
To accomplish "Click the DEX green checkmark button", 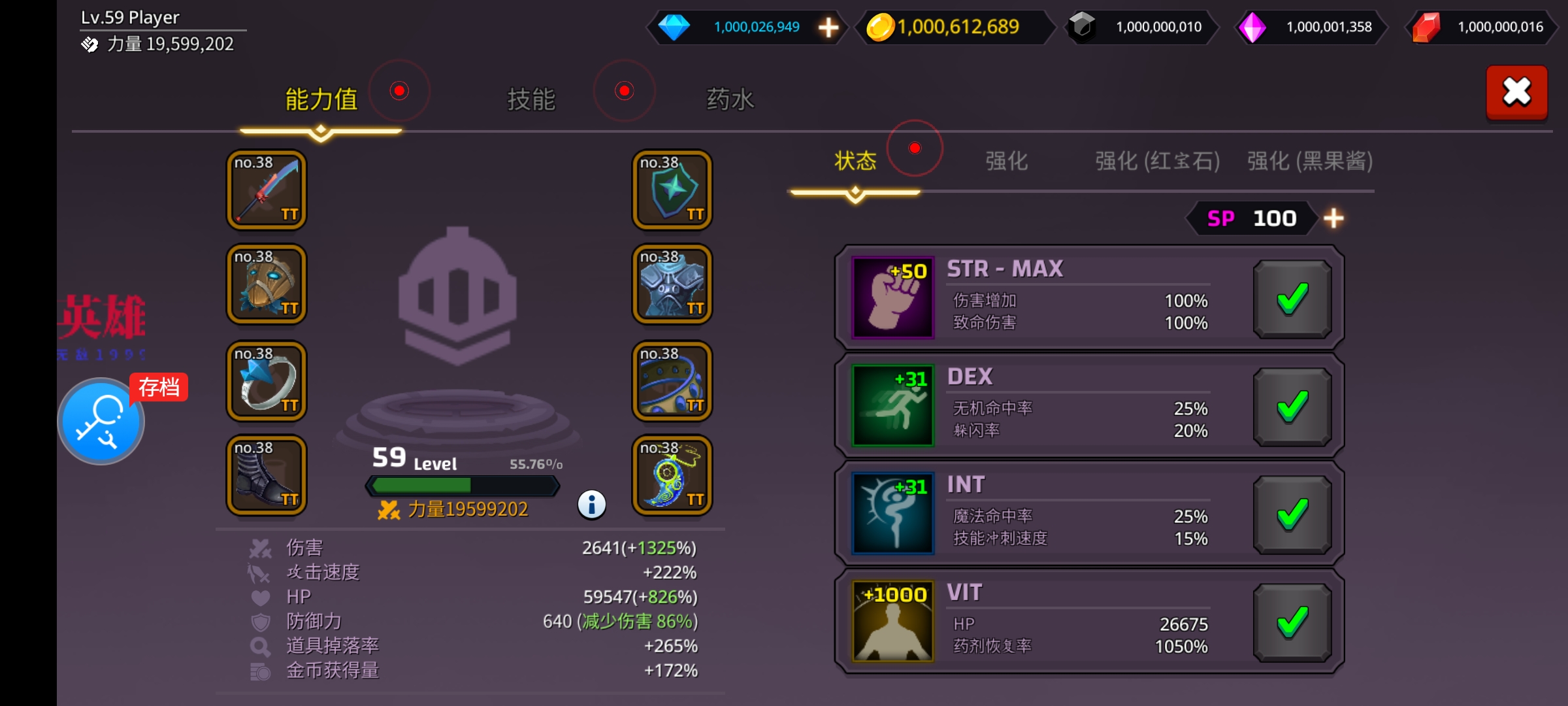I will tap(1292, 407).
